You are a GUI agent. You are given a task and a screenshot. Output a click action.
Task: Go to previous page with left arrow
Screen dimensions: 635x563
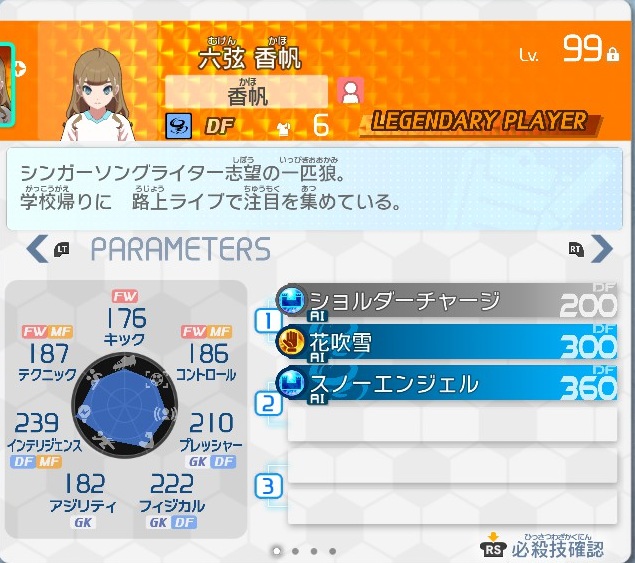tap(37, 248)
